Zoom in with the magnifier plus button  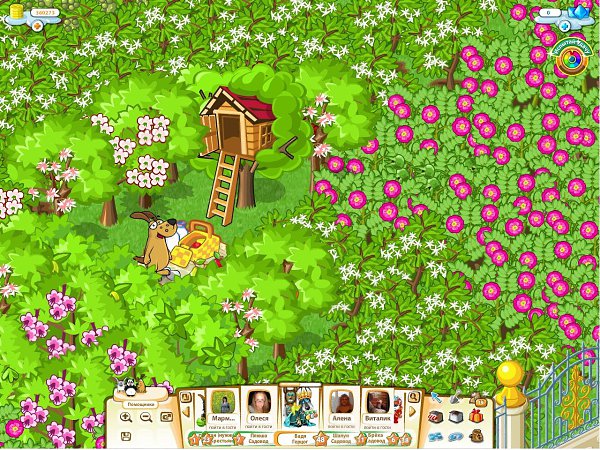pyautogui.click(x=126, y=417)
